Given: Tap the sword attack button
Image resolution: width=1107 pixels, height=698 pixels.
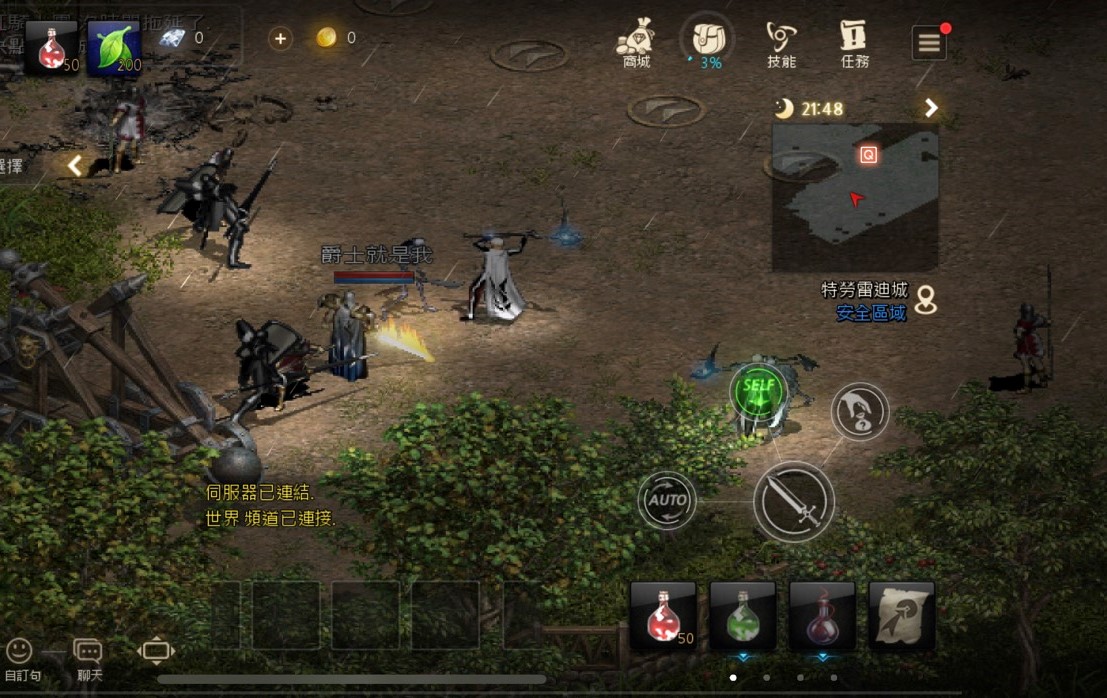Looking at the screenshot, I should click(x=793, y=501).
